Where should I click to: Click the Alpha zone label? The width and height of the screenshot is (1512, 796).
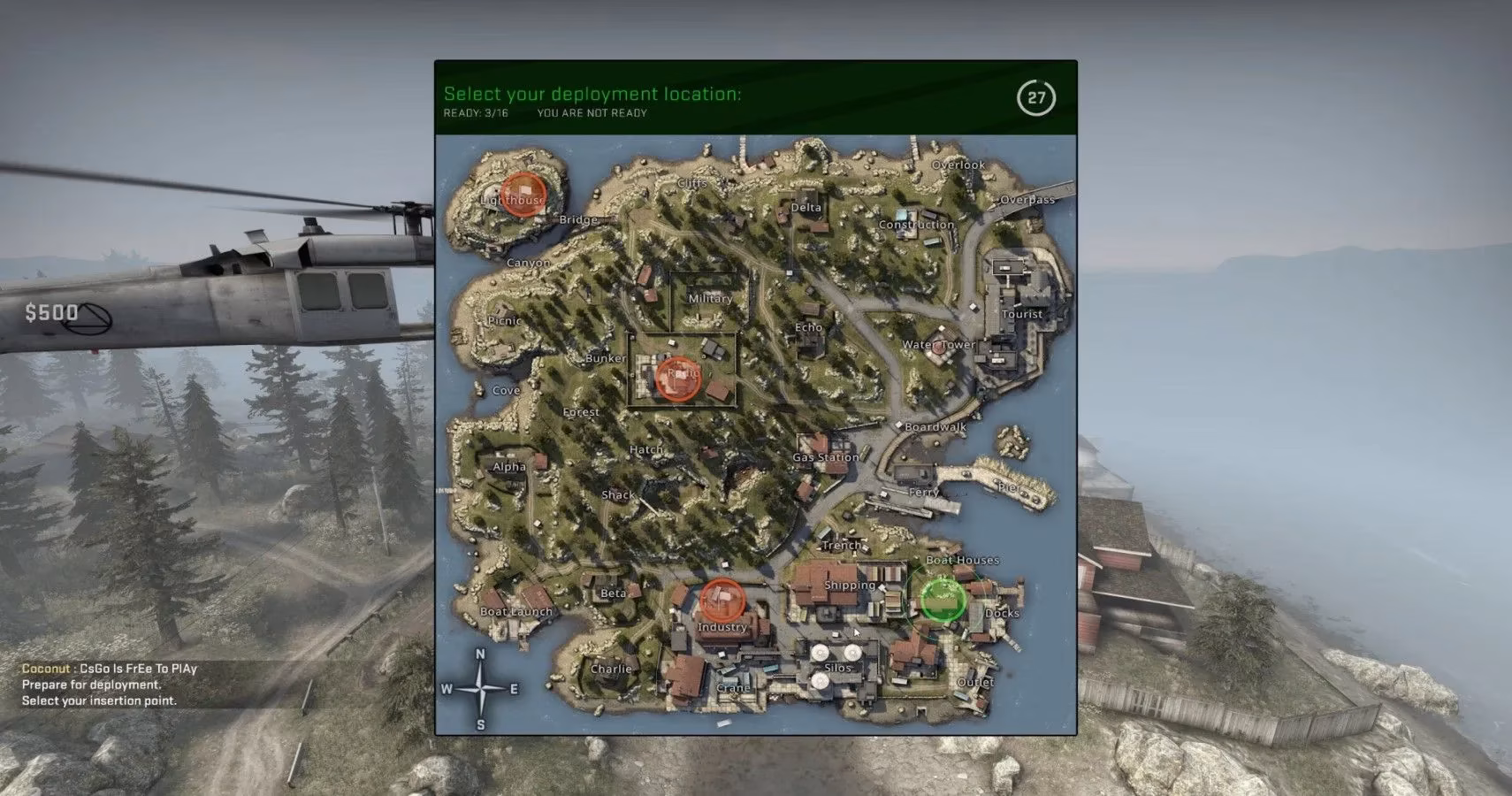pos(508,466)
